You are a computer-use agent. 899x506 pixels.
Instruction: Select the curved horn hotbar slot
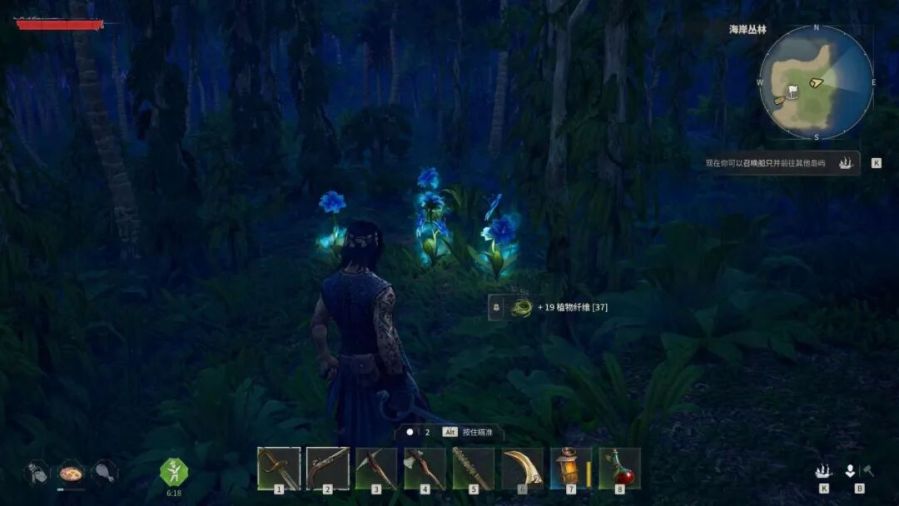tap(521, 467)
